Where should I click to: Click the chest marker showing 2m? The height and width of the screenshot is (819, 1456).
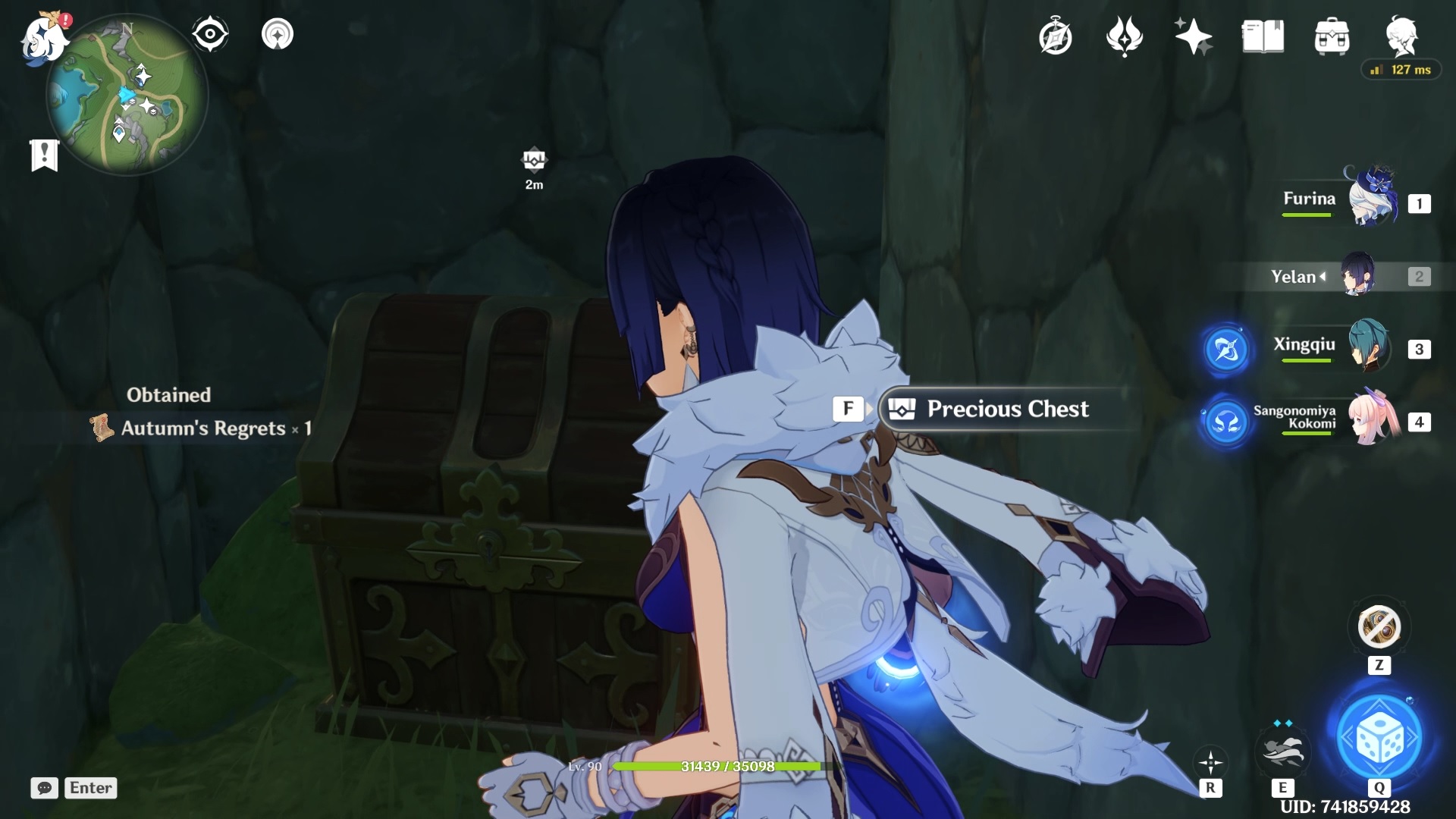(534, 160)
